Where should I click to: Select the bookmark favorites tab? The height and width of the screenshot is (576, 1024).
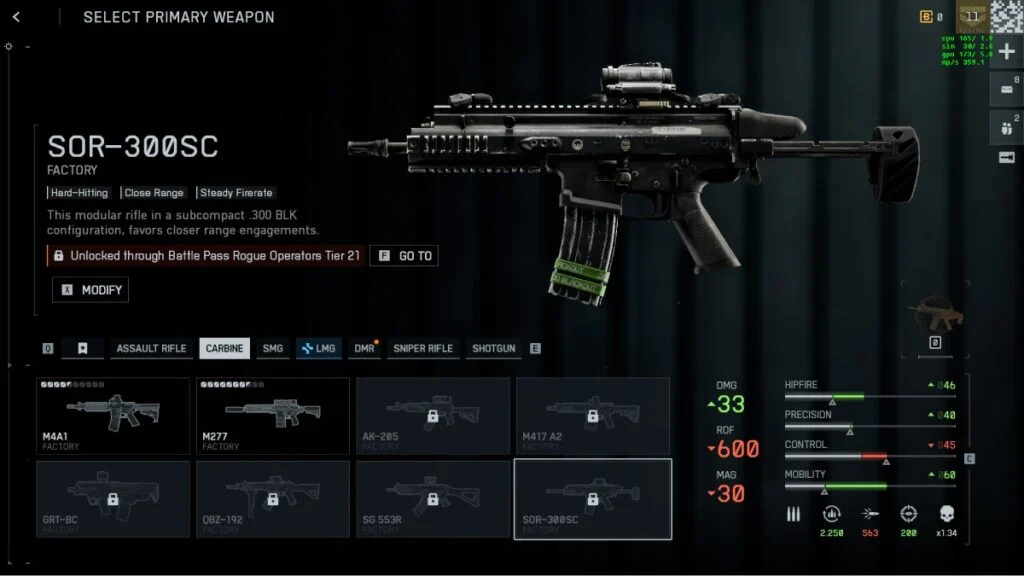tap(83, 348)
